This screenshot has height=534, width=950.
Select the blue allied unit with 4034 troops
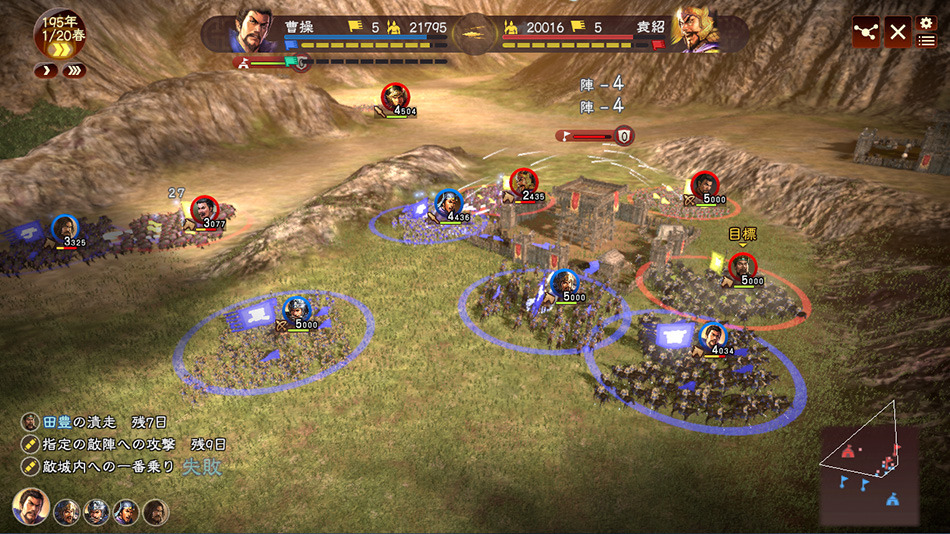(713, 337)
